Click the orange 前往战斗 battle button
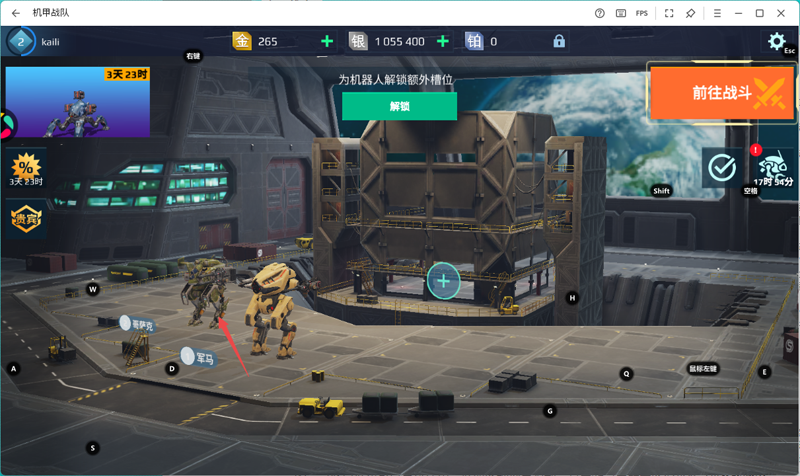The image size is (800, 476). [722, 93]
